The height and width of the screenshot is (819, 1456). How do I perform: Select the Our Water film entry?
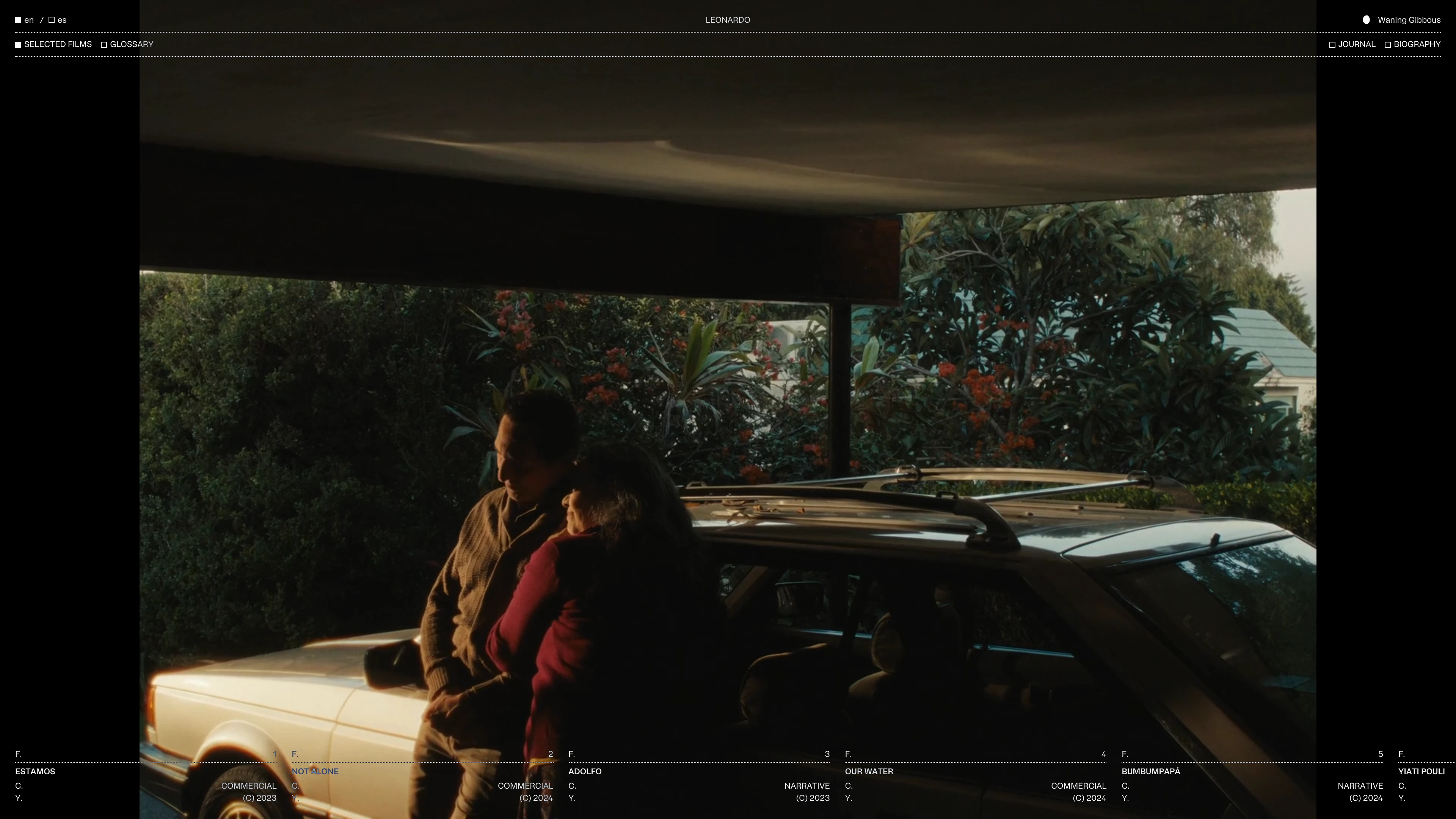tap(869, 772)
